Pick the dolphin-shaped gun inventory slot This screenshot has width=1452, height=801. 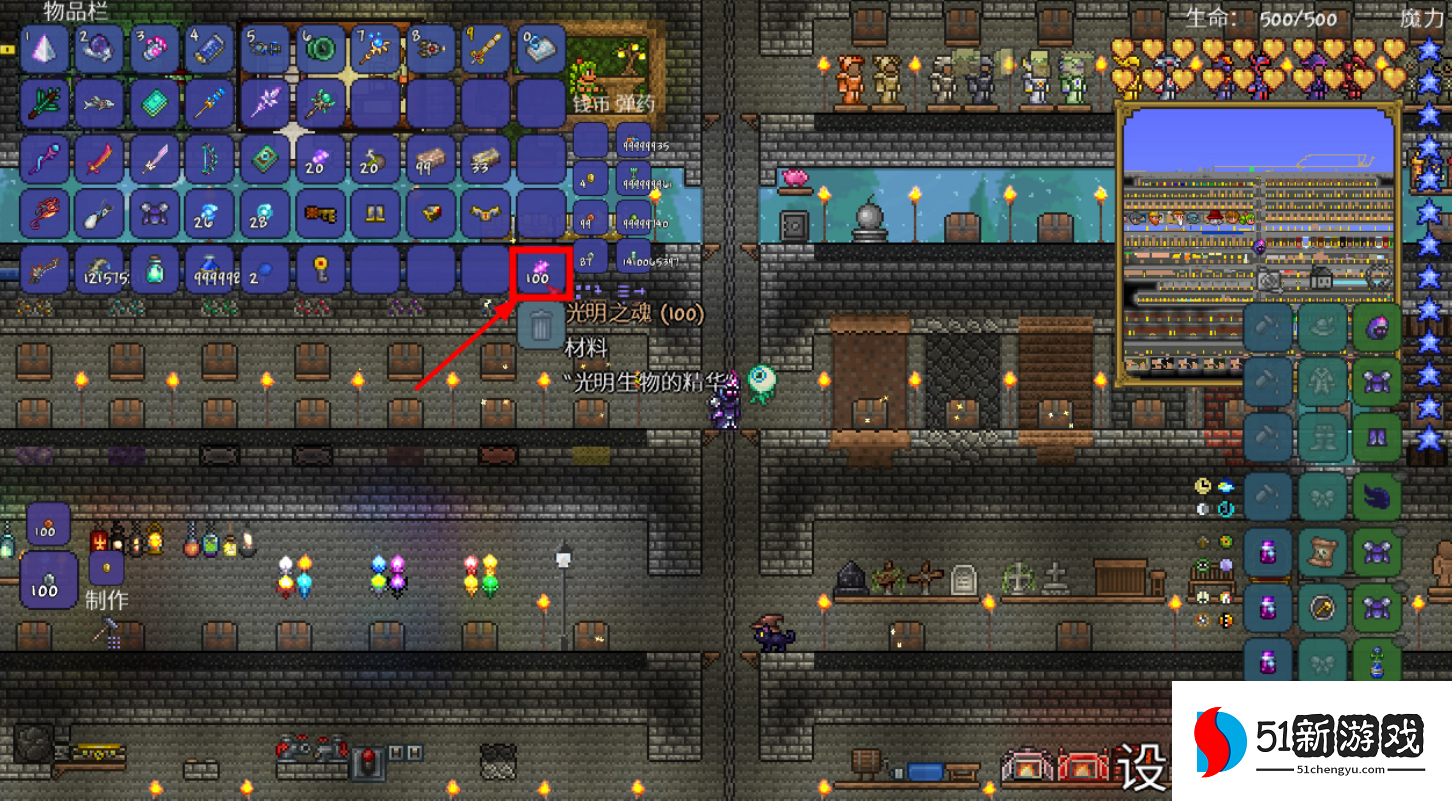point(99,104)
